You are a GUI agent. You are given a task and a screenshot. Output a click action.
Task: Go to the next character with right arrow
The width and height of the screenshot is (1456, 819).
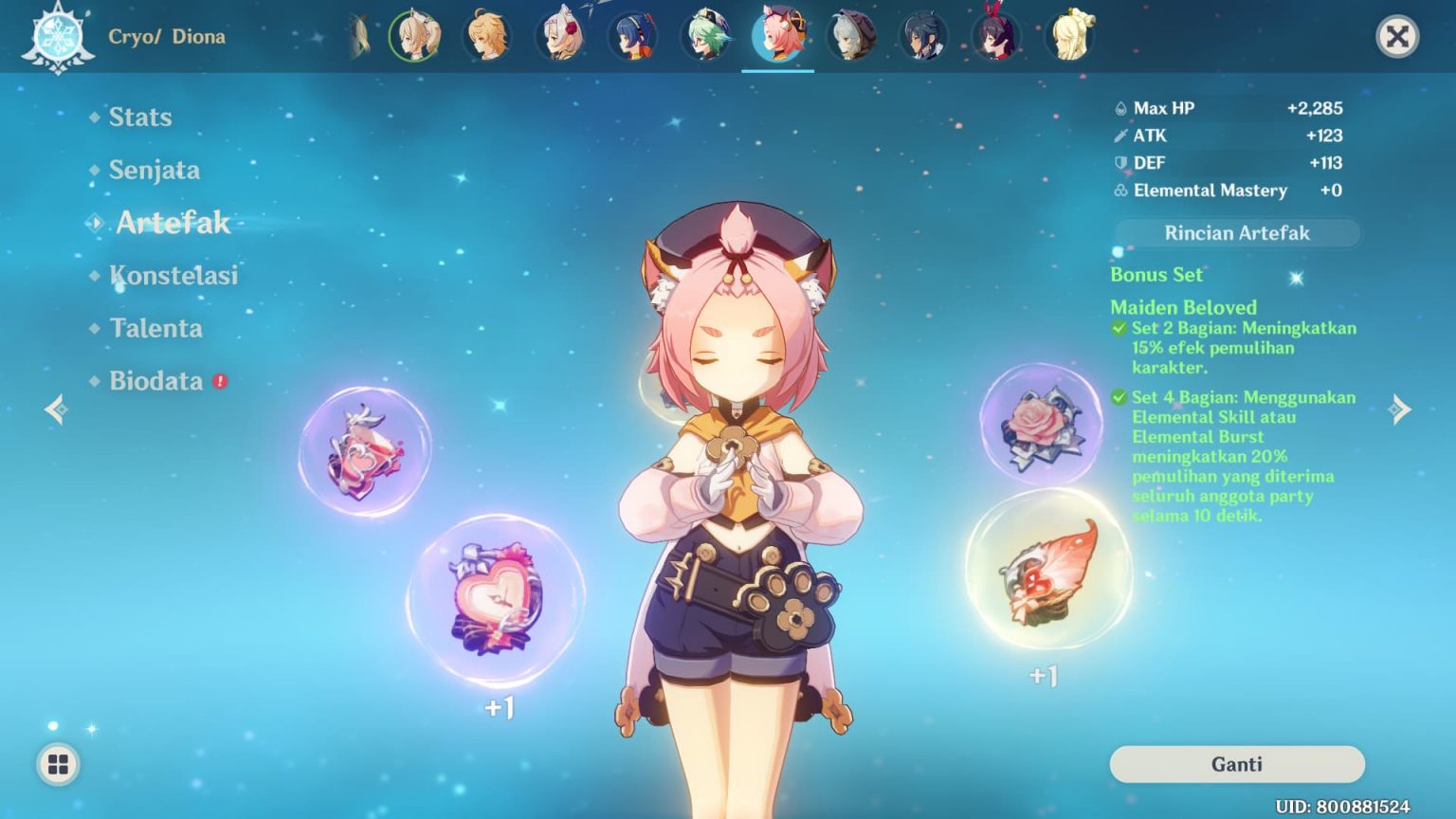pos(1399,409)
